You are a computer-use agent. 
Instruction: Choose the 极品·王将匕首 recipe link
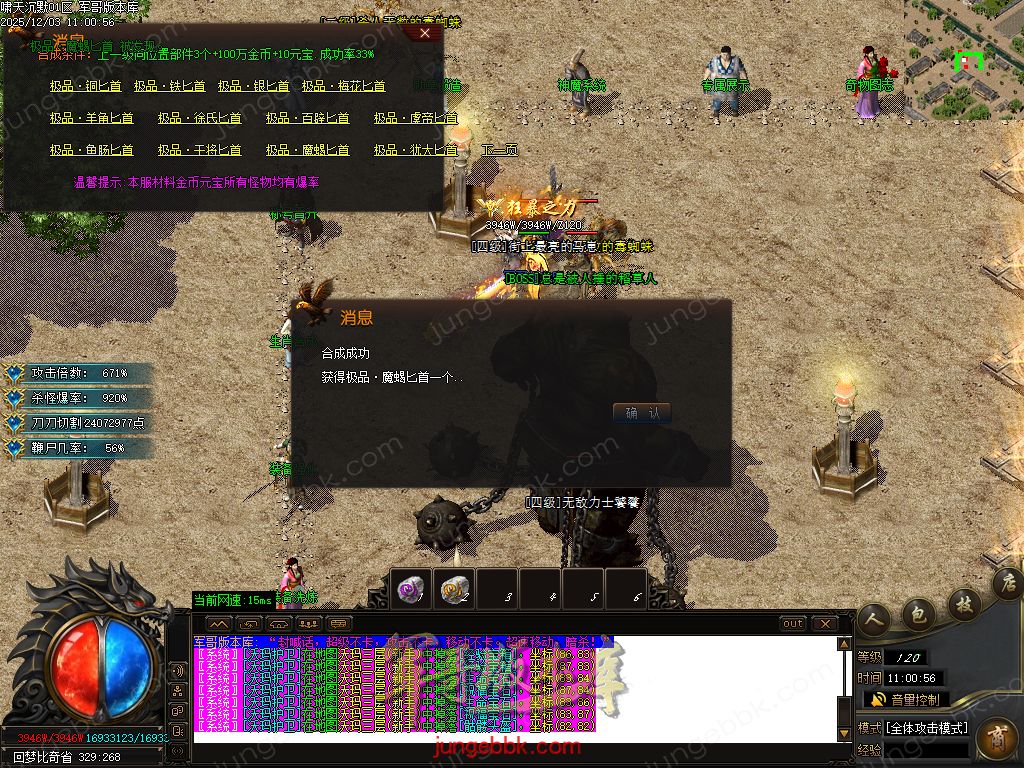[x=199, y=151]
